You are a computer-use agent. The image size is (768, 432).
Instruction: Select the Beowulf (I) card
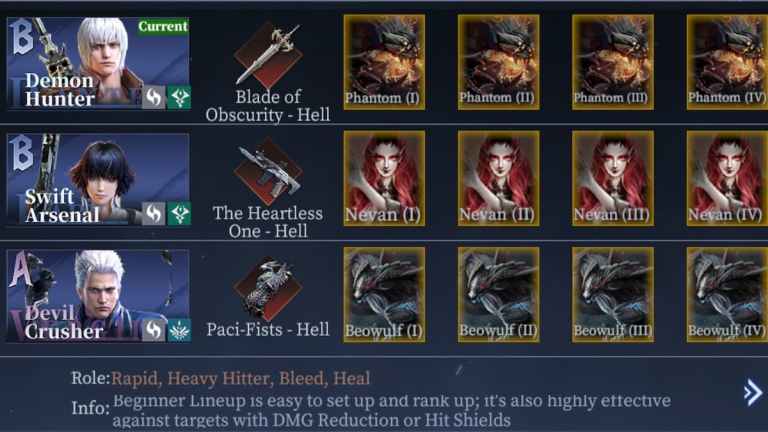pos(384,295)
